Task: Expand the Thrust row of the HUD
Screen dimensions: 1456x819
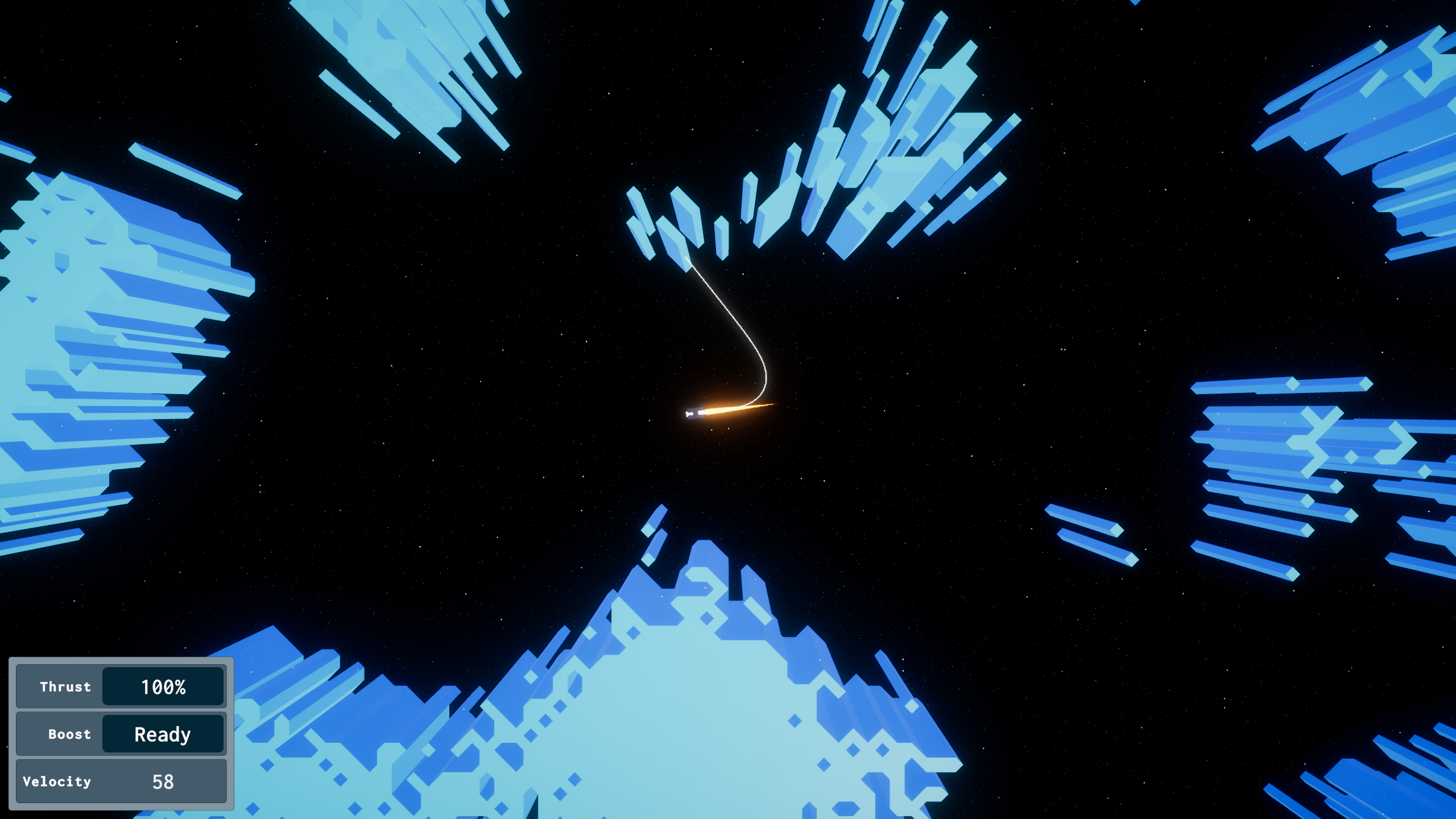Action: click(x=121, y=687)
